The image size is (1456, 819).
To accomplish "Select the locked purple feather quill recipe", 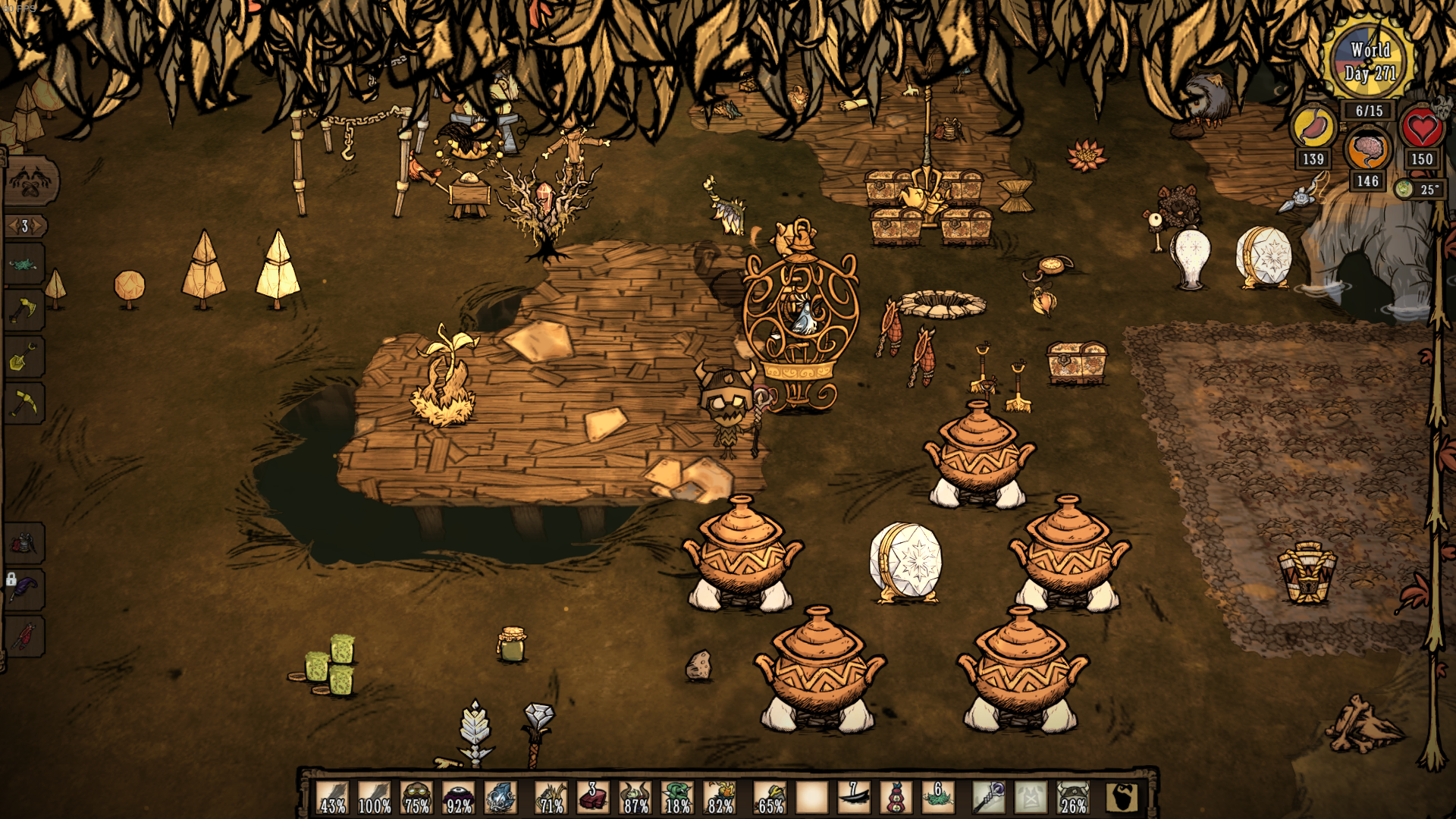I will coord(24,589).
